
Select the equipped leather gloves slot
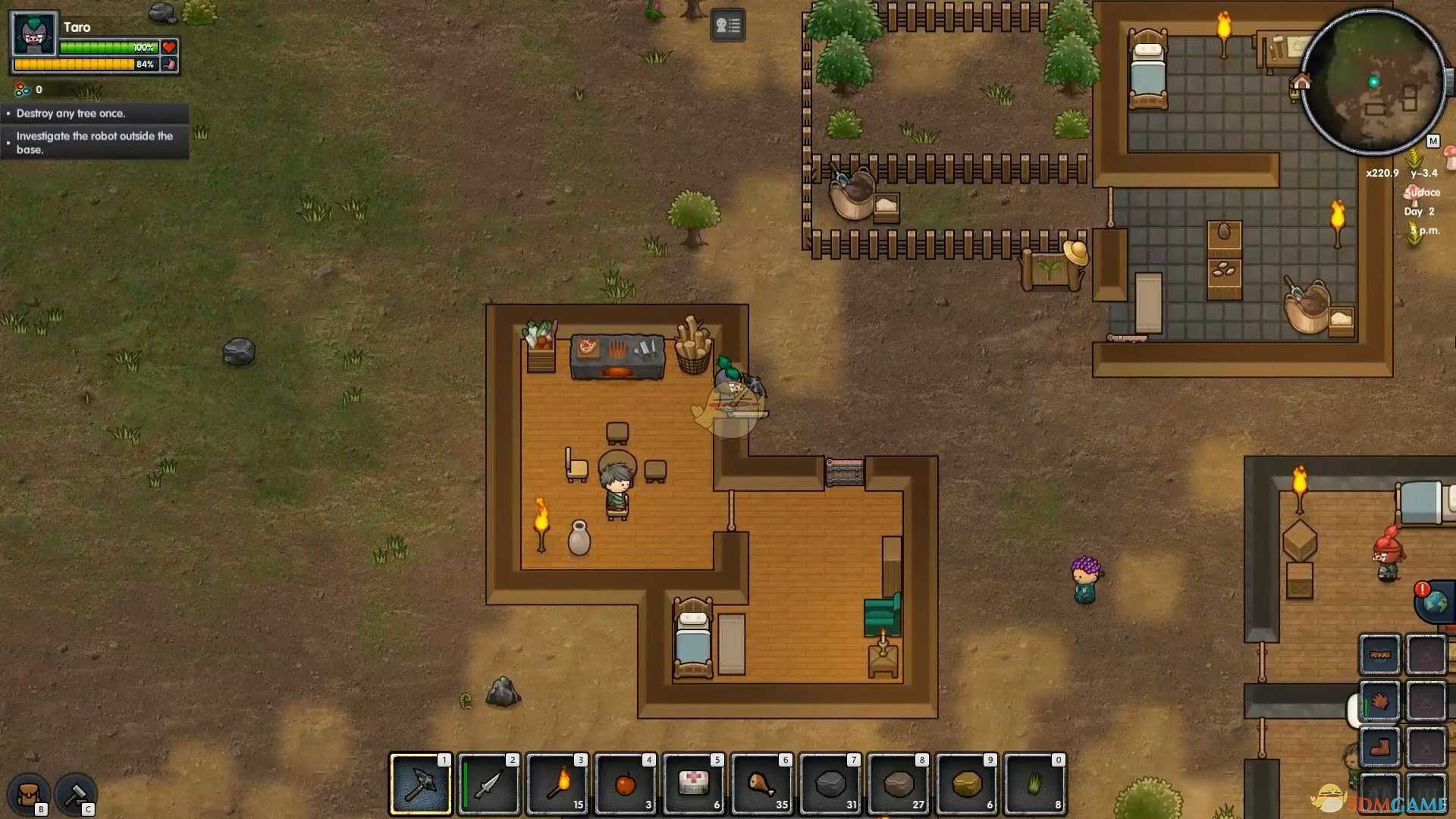[x=1379, y=701]
